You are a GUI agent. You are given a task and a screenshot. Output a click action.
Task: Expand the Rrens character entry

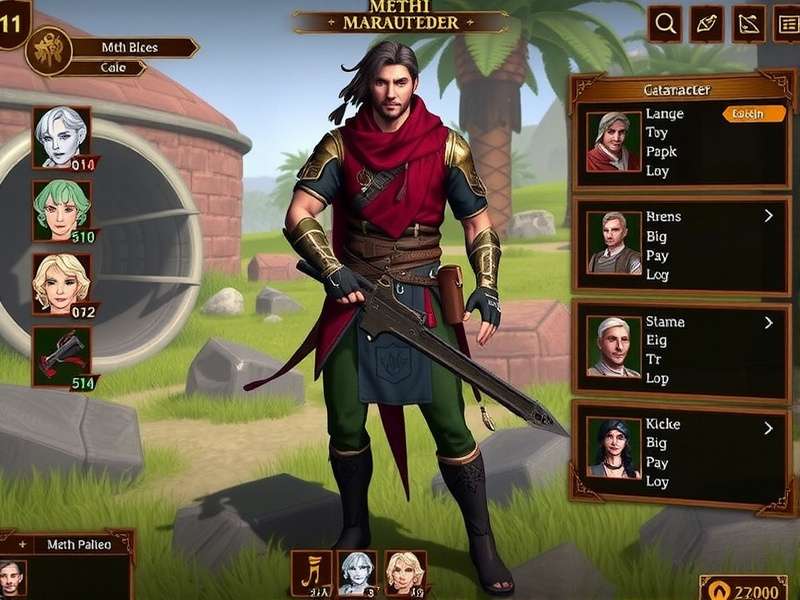(x=768, y=215)
